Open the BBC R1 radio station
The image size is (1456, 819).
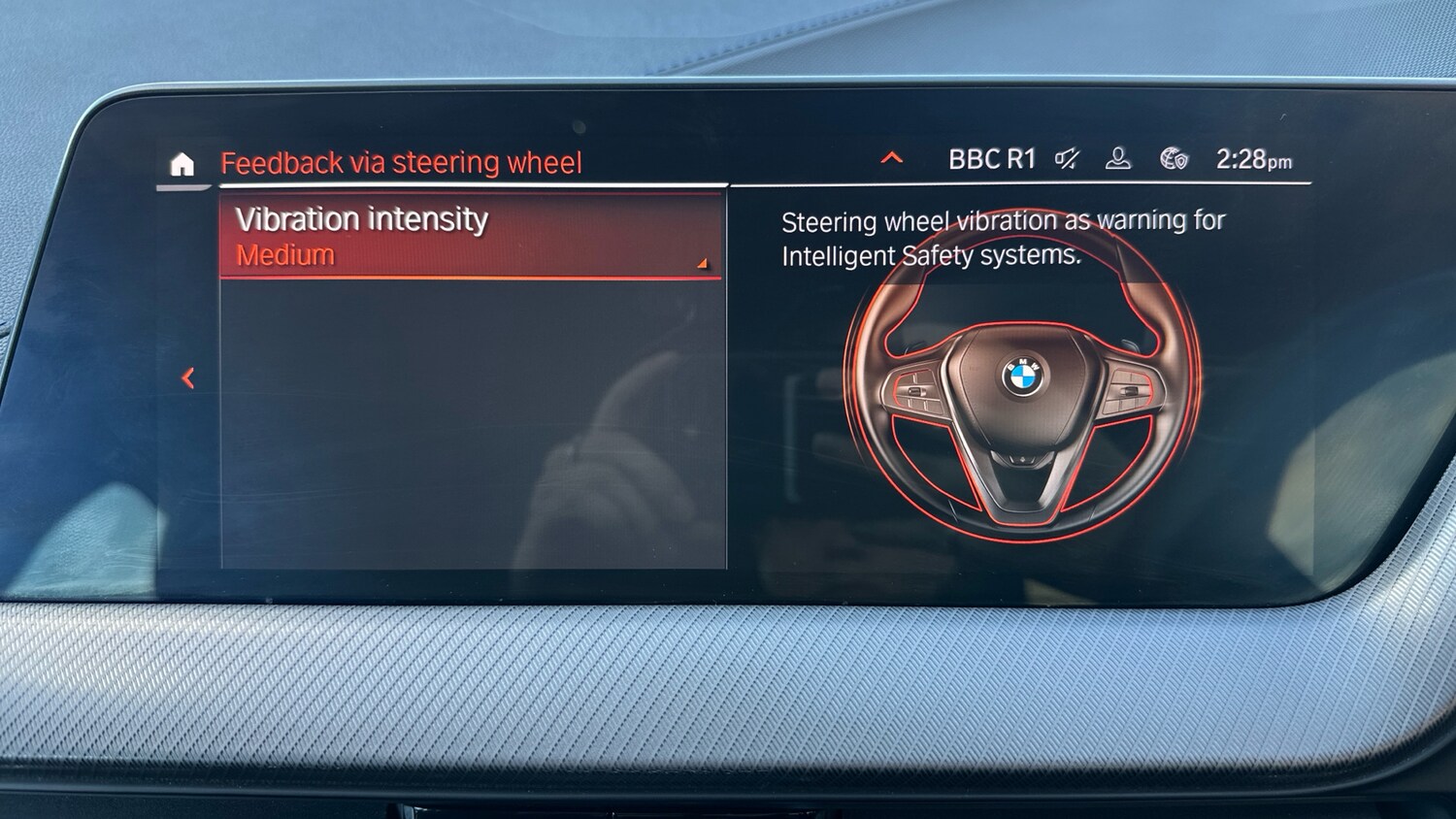click(991, 159)
